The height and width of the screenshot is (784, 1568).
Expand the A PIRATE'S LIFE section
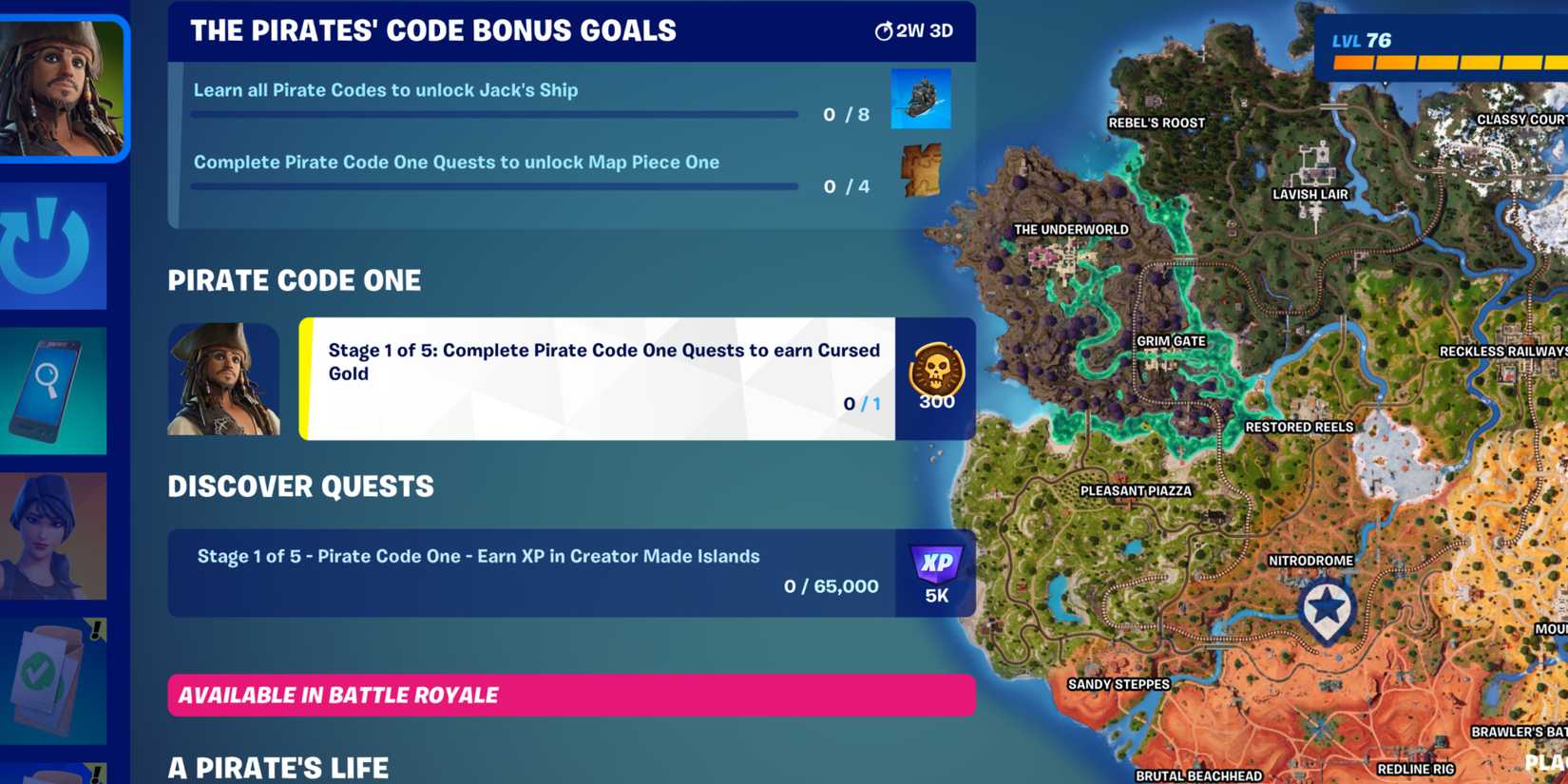tap(278, 765)
